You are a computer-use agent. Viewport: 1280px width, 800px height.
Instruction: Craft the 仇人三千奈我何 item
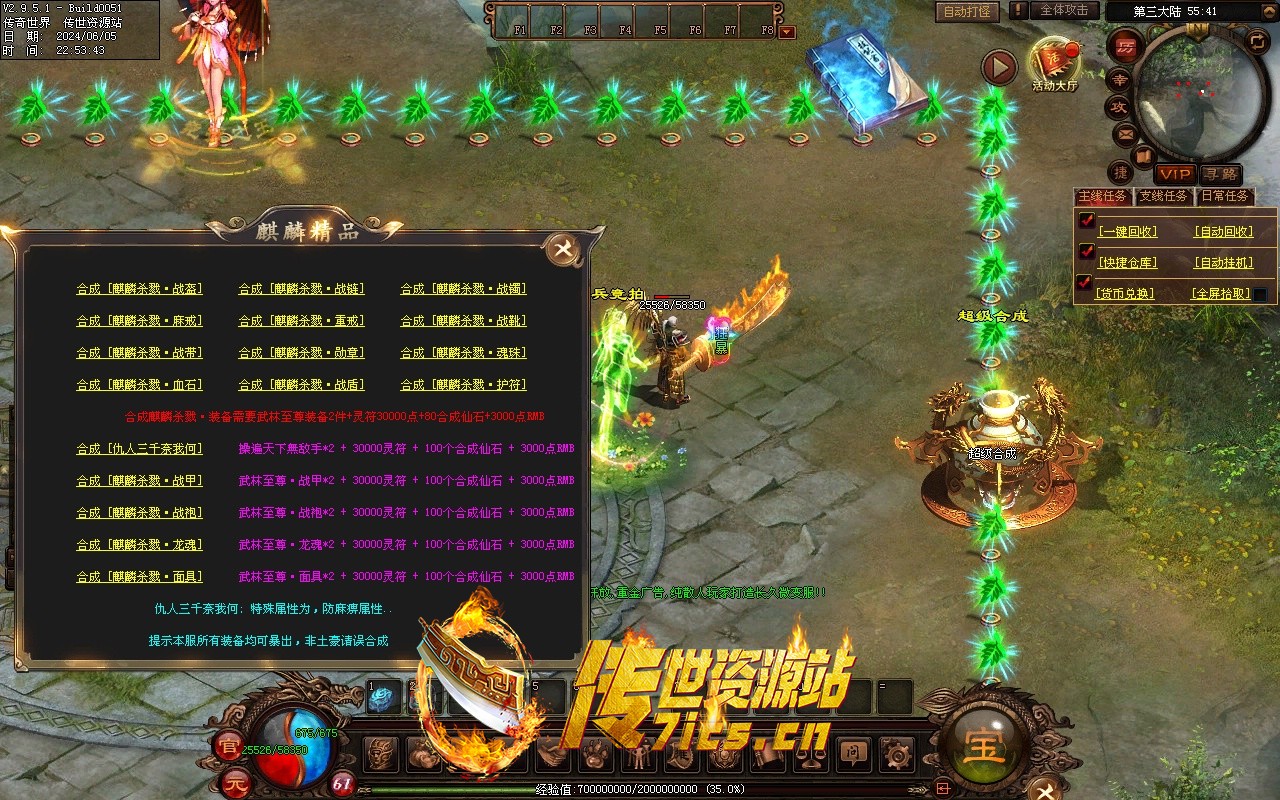tap(140, 449)
